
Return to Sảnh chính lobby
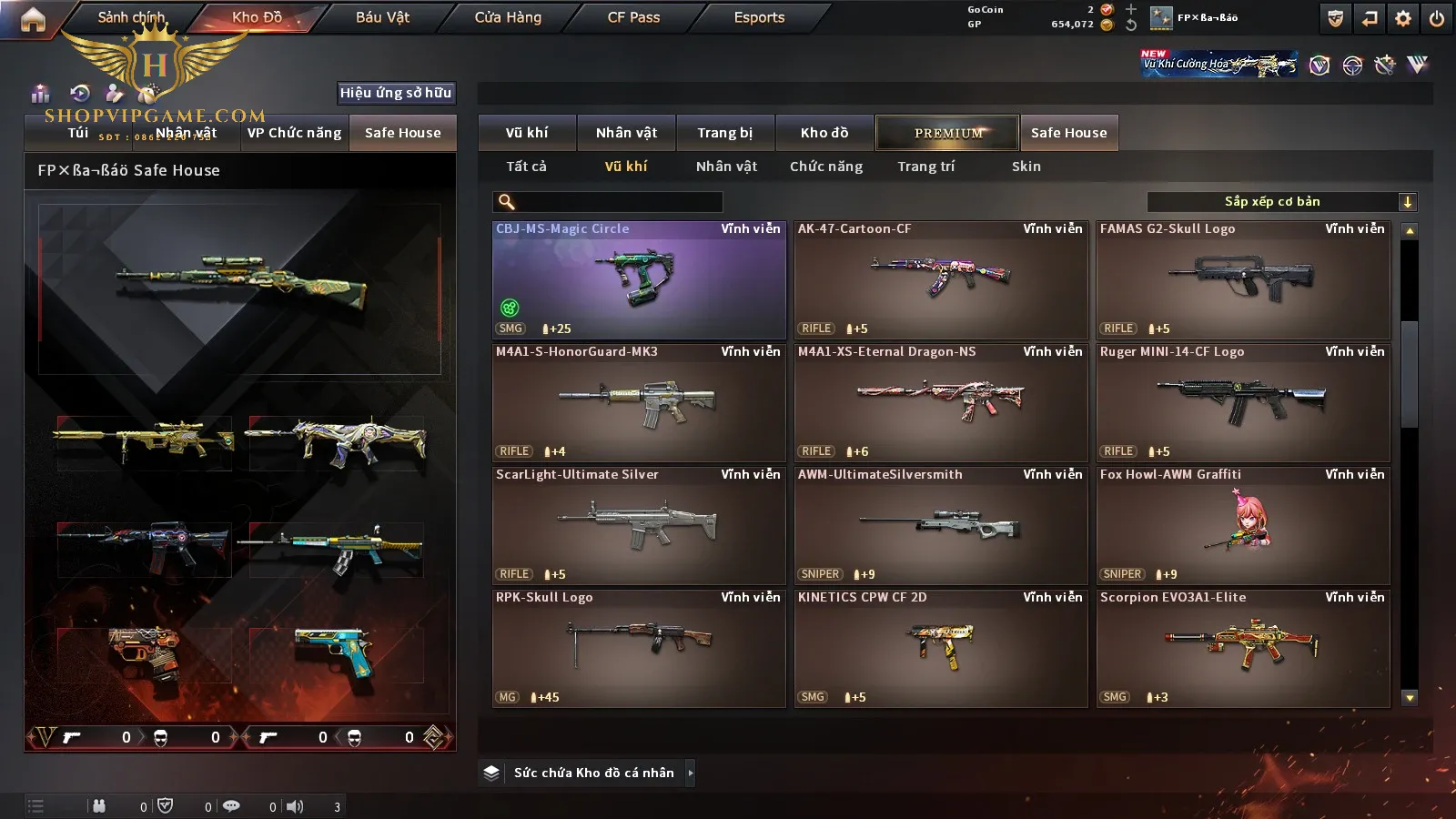pyautogui.click(x=131, y=17)
